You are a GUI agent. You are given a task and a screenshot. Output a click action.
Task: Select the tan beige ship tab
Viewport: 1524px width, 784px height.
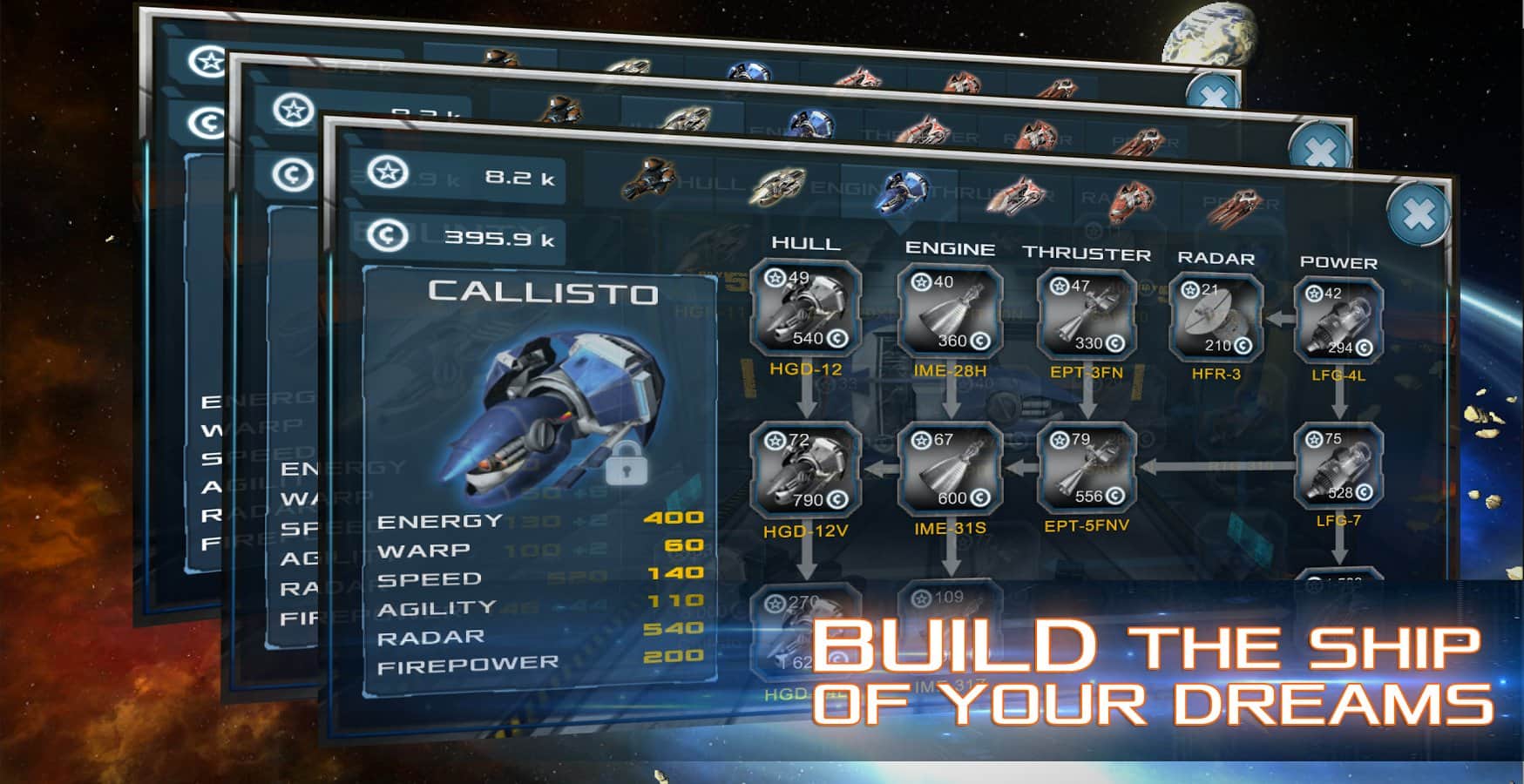point(776,185)
